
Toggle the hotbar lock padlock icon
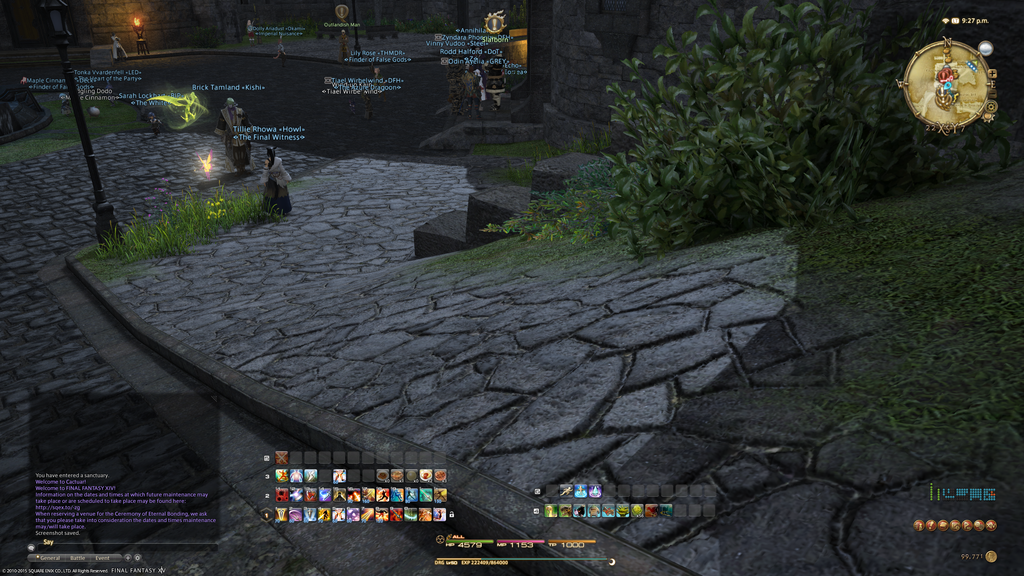pyautogui.click(x=451, y=515)
